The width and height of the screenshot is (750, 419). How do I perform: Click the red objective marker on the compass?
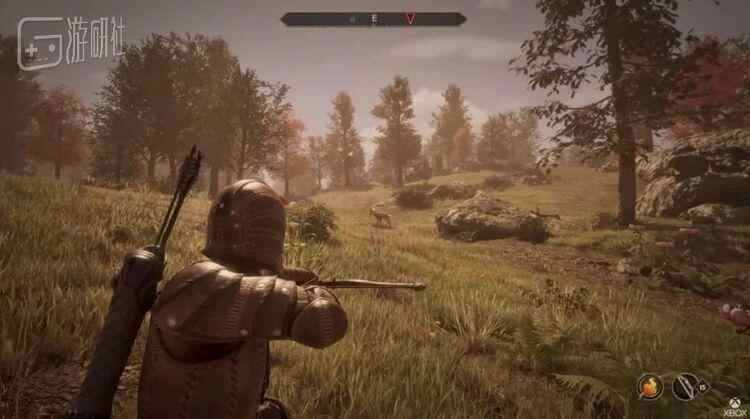410,18
